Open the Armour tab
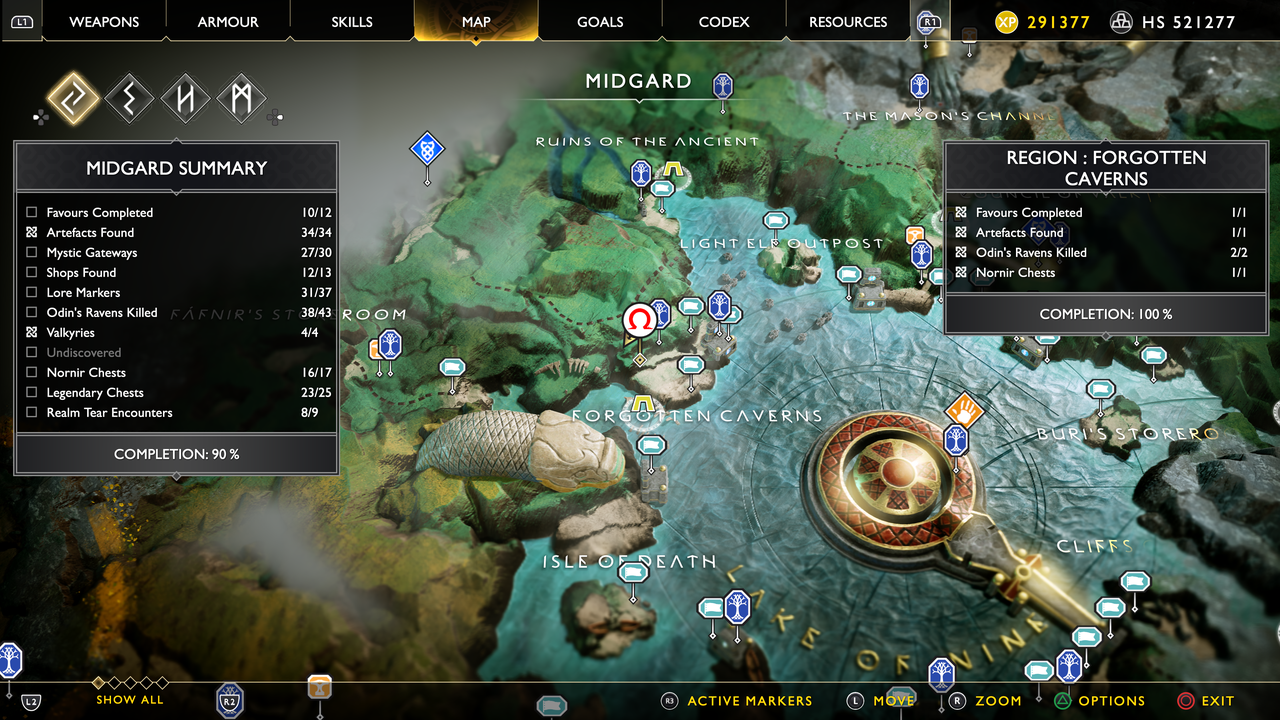The height and width of the screenshot is (720, 1280). tap(228, 21)
